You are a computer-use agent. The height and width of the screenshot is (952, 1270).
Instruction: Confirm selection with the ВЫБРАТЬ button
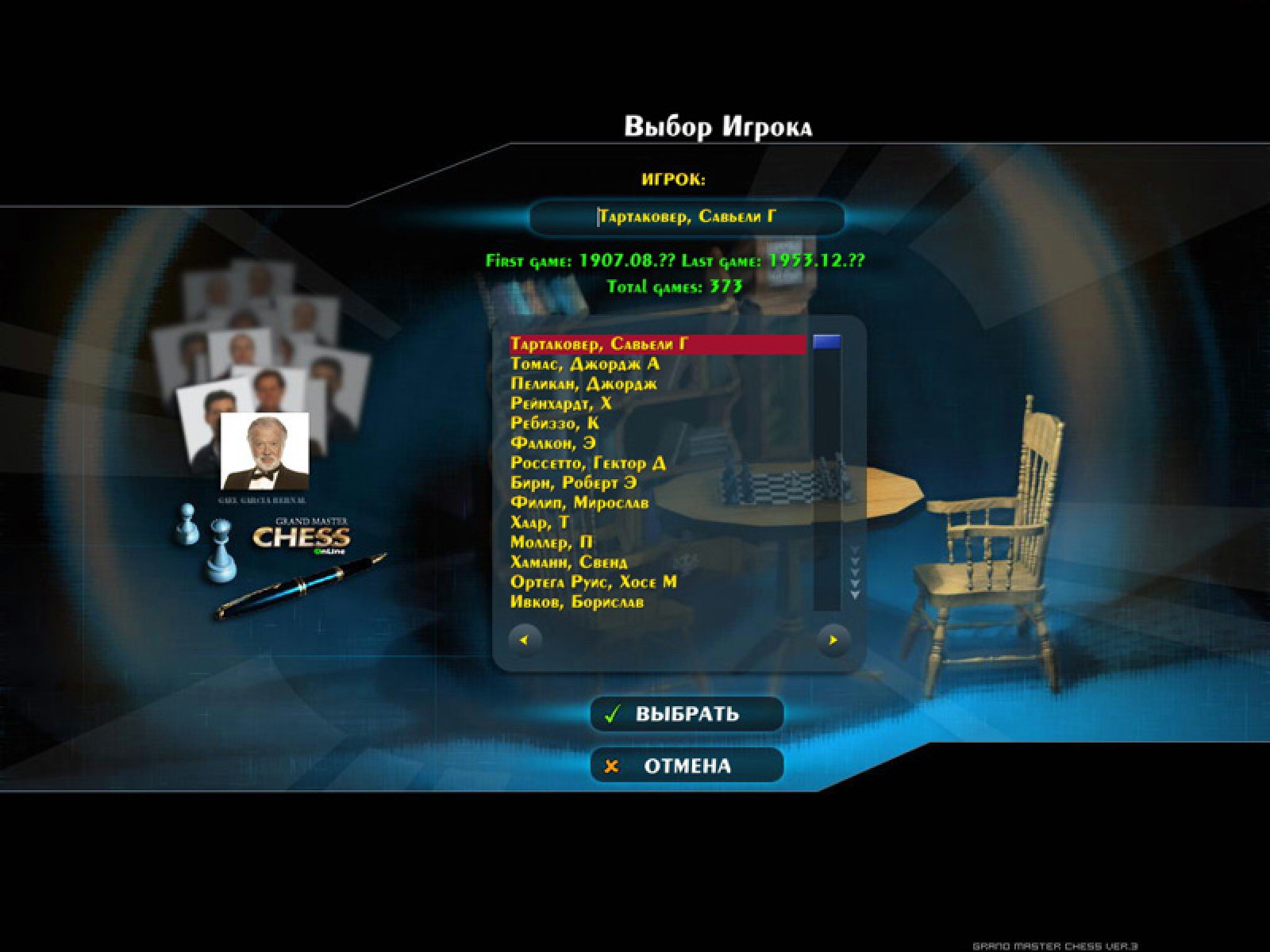[x=687, y=714]
